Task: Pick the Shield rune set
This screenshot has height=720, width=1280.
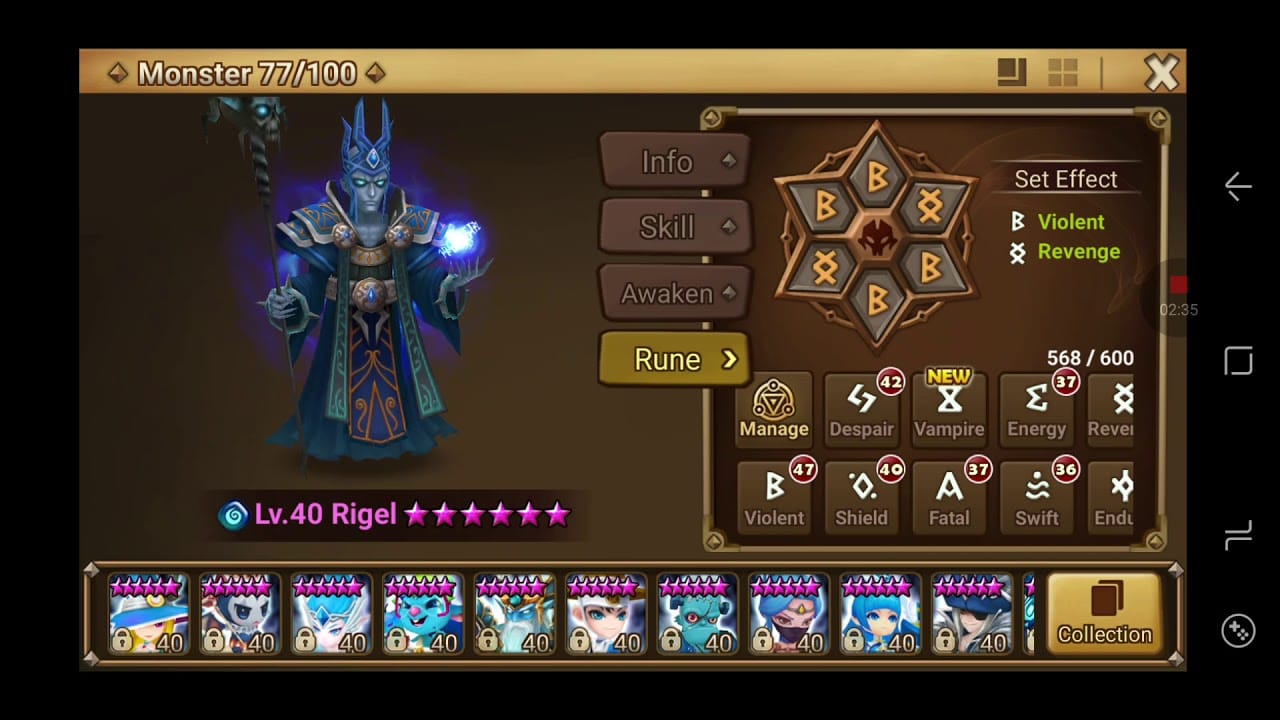Action: tap(861, 497)
